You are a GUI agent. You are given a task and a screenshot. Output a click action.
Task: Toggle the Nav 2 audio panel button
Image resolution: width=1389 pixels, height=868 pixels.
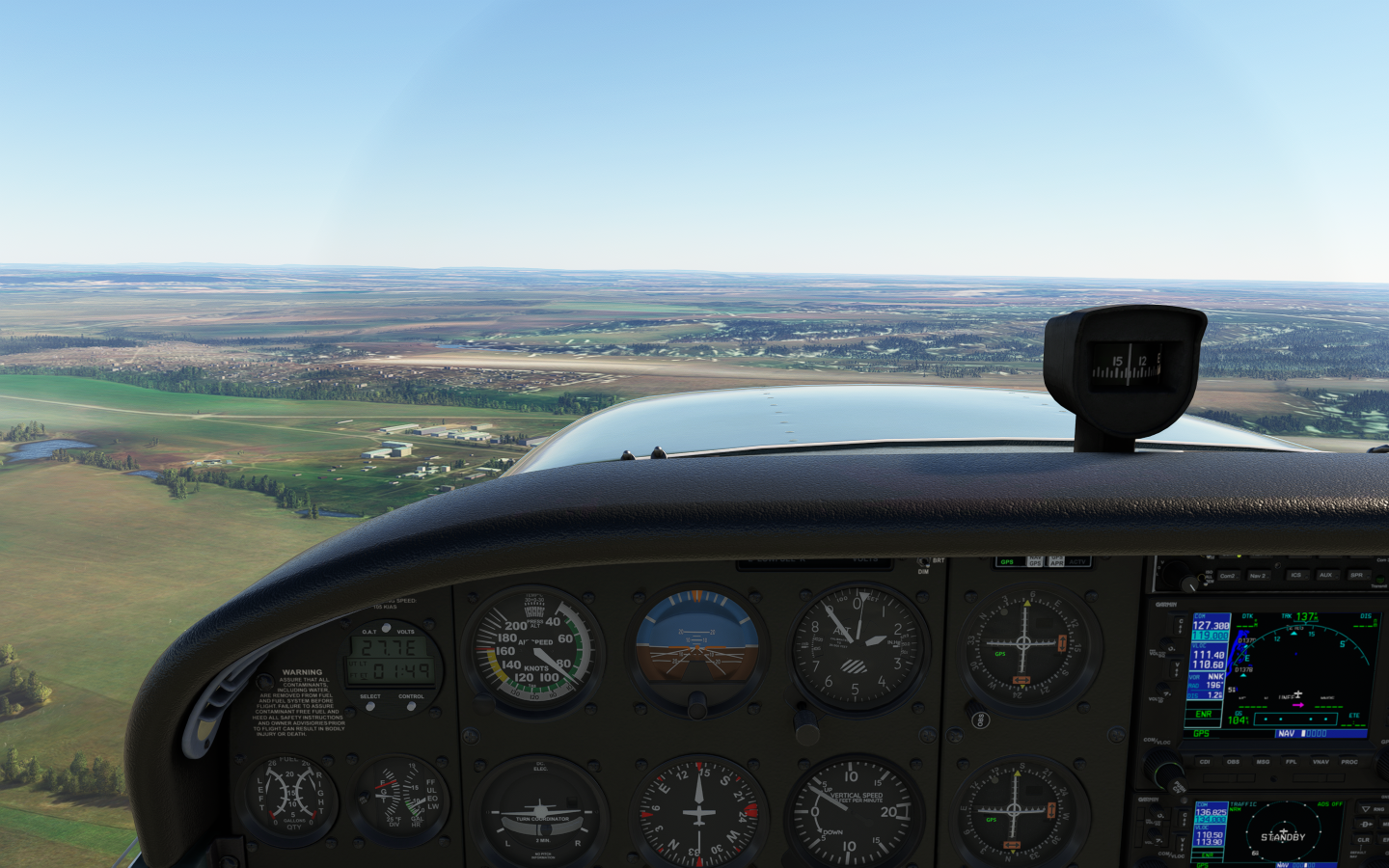pos(1258,576)
